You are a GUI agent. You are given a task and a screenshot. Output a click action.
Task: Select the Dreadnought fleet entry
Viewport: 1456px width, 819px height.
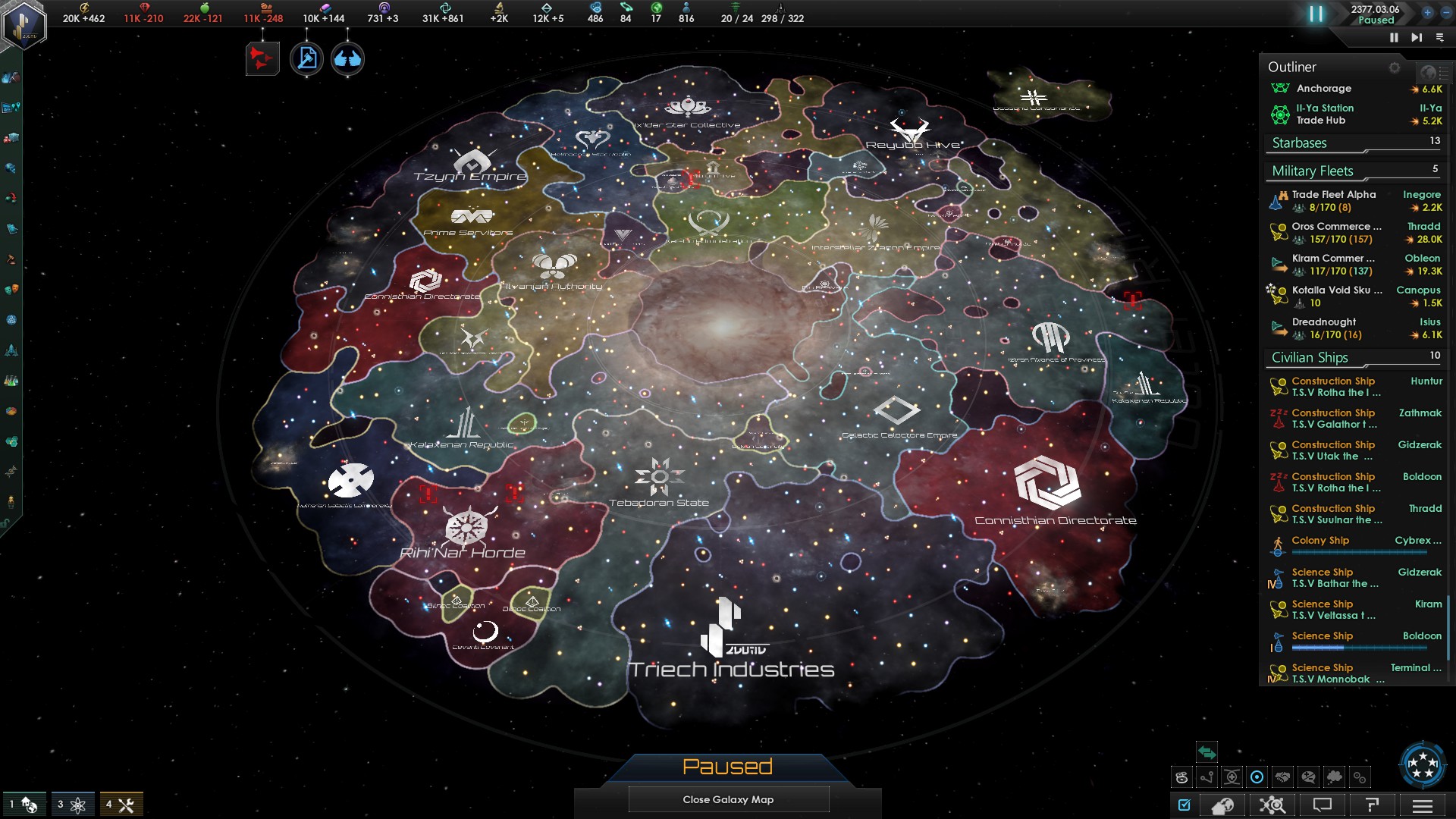1324,322
